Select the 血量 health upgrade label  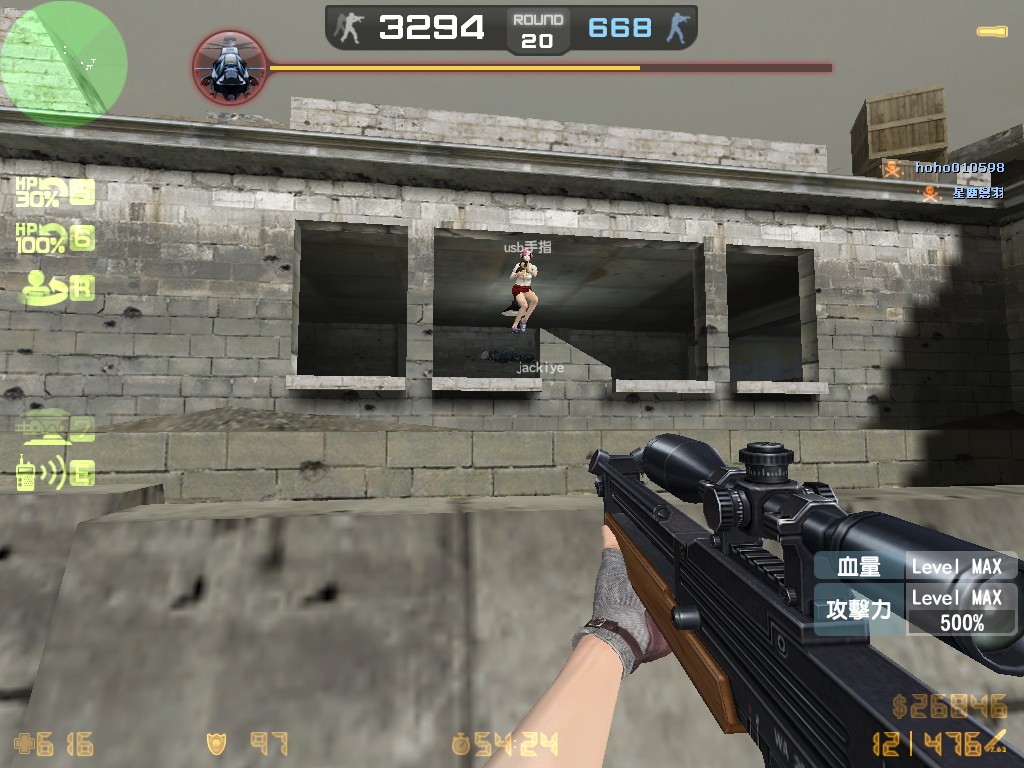pyautogui.click(x=858, y=566)
